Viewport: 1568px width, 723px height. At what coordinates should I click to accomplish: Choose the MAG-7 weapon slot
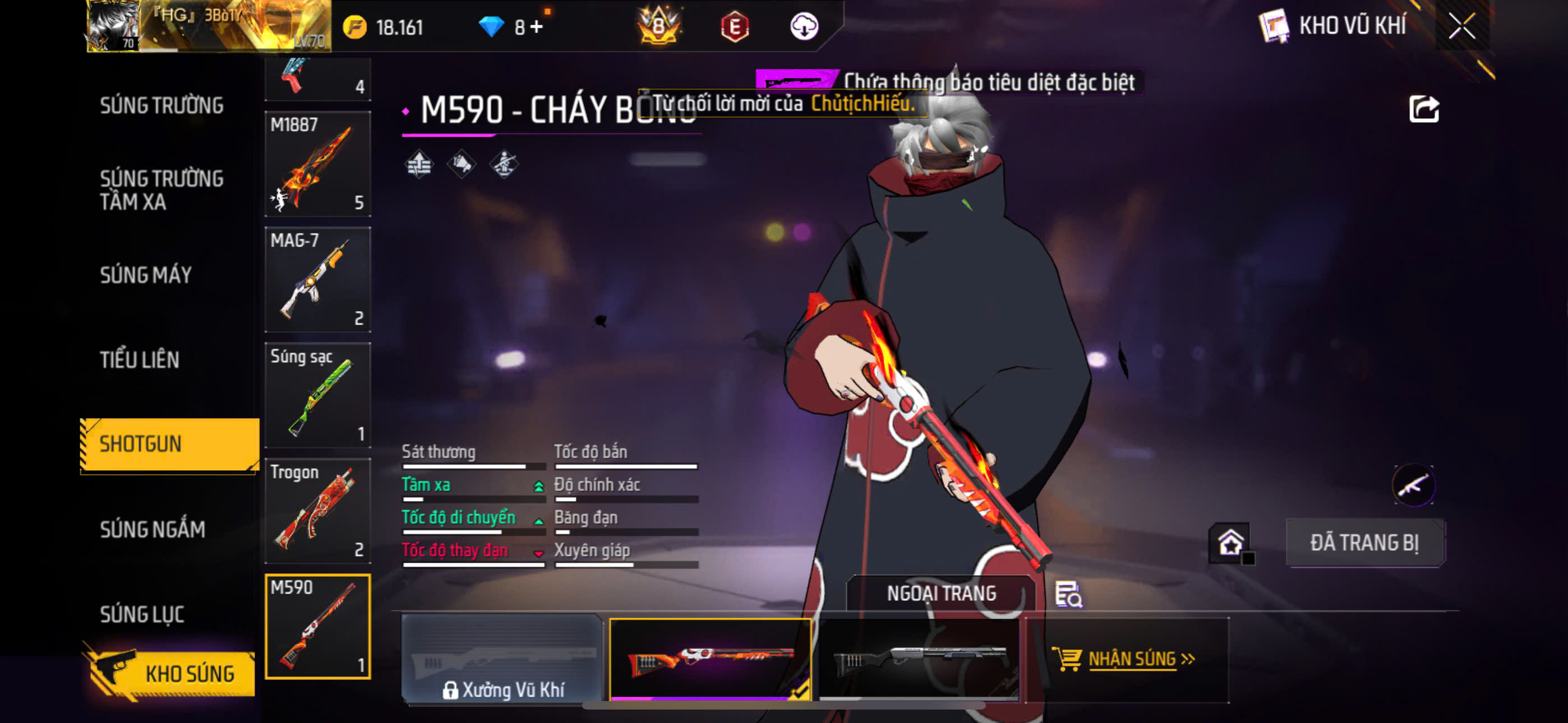pyautogui.click(x=317, y=279)
